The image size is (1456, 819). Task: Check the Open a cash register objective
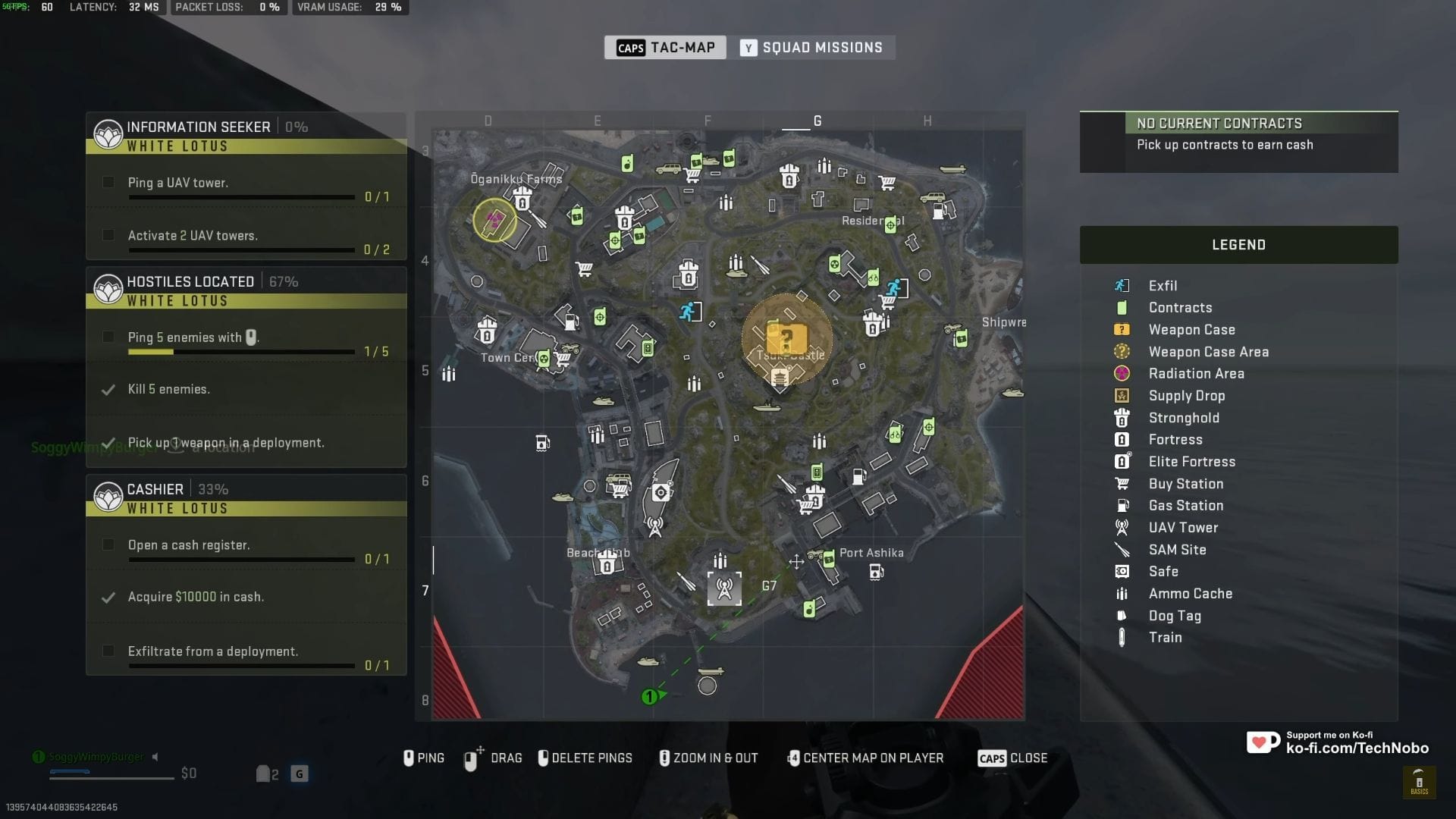[108, 544]
